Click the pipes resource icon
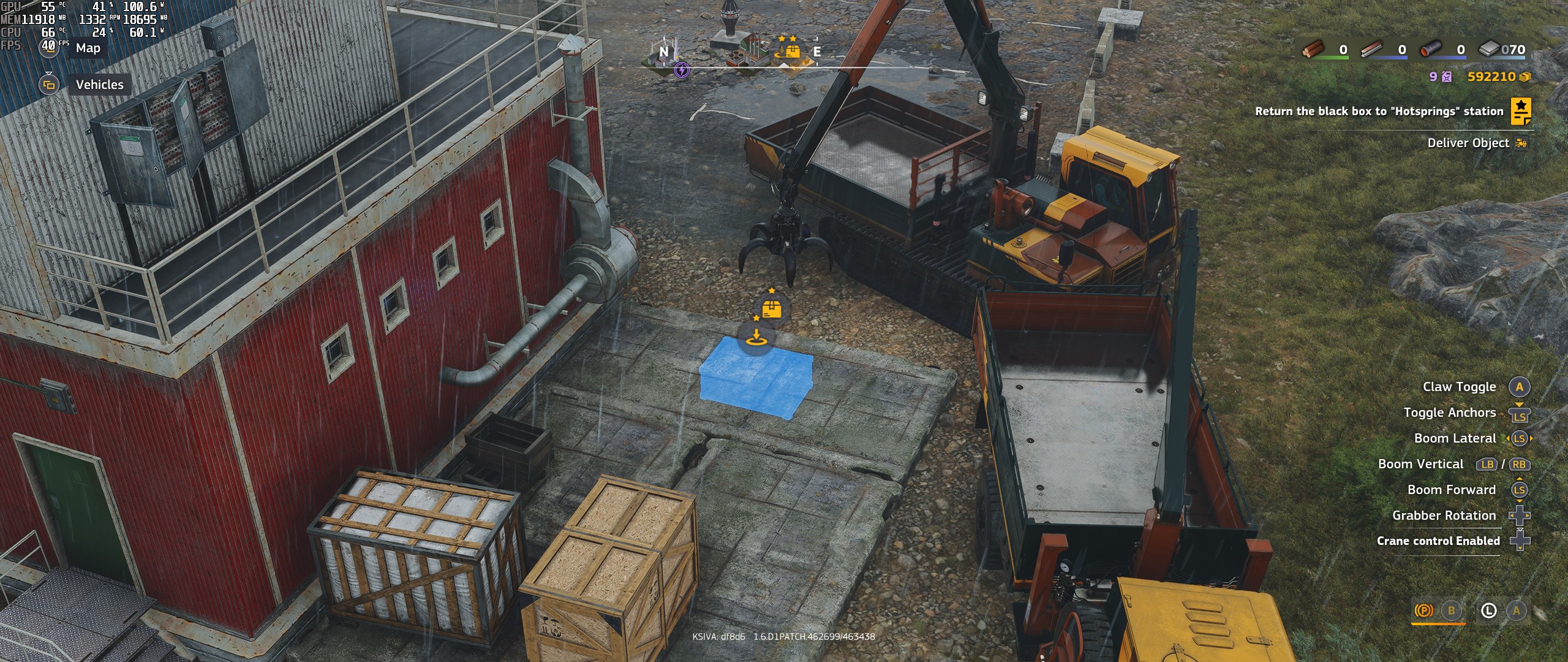 (x=1430, y=49)
